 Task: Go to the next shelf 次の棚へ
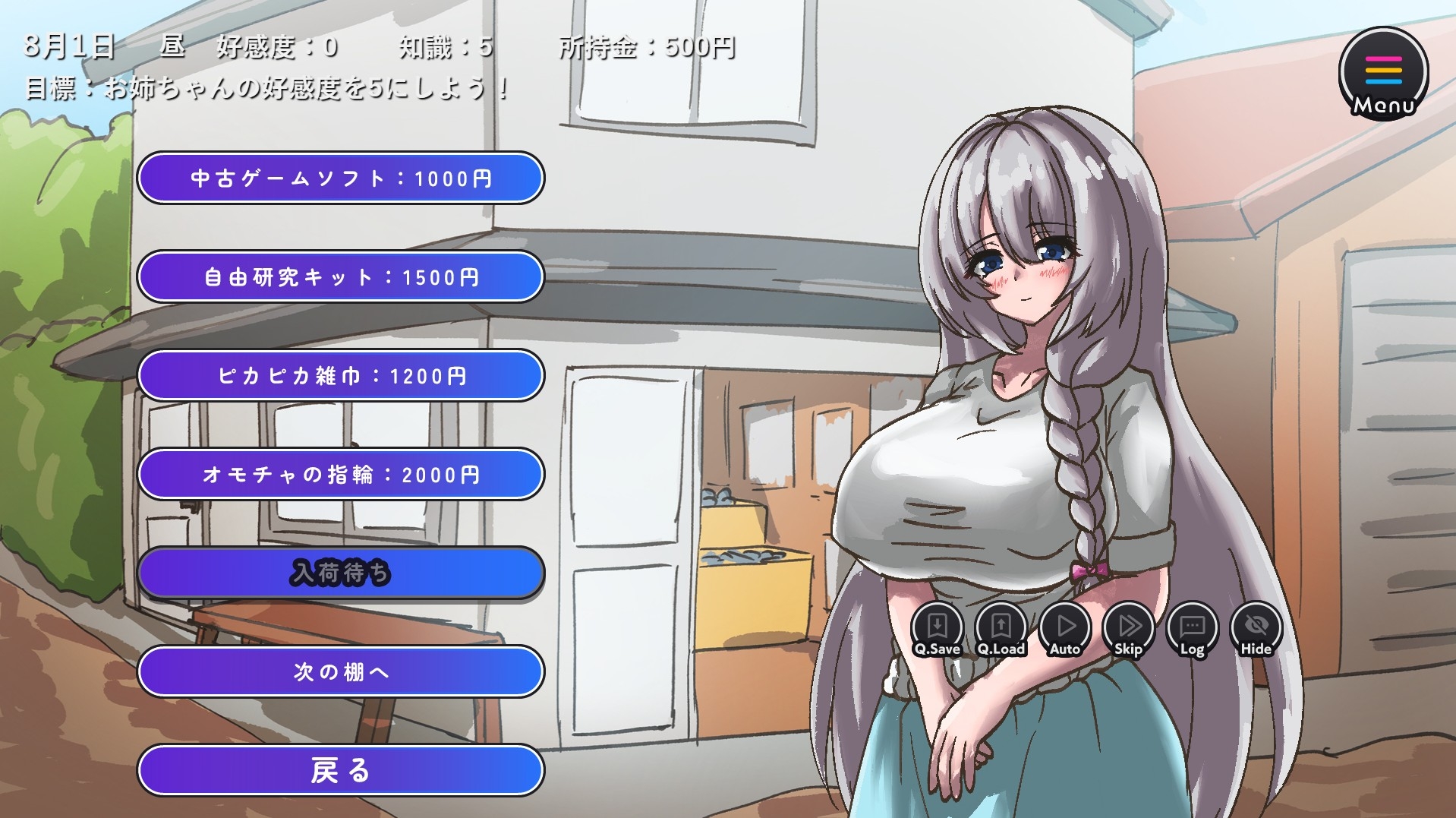pos(339,671)
